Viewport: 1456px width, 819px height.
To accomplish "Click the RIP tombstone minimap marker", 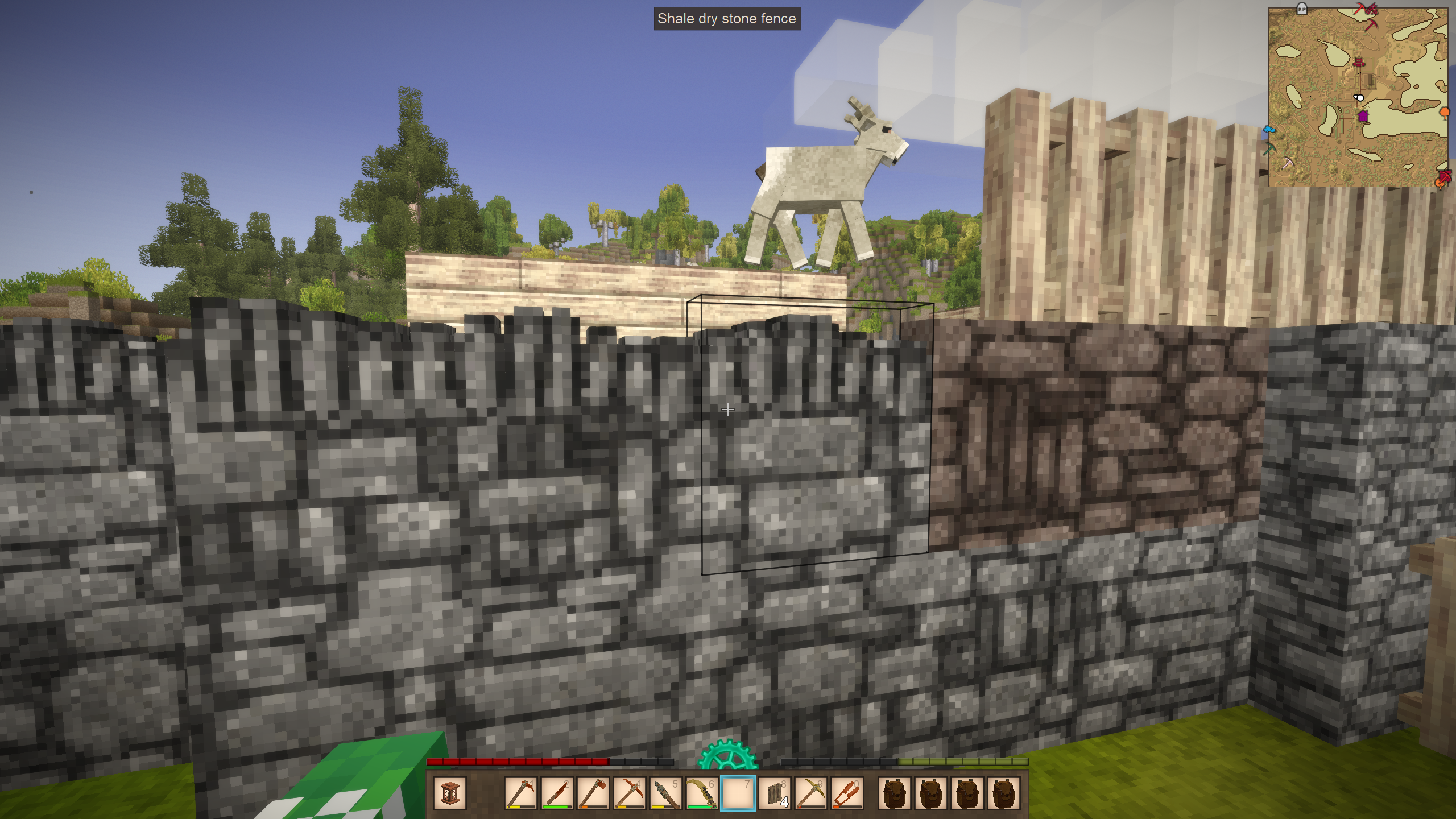I will tap(1302, 9).
